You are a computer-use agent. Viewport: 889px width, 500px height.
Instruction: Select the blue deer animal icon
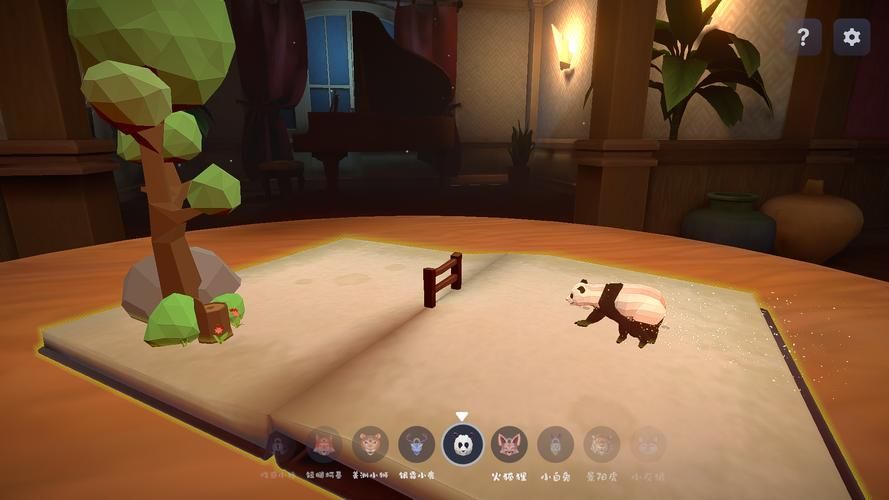(x=417, y=444)
